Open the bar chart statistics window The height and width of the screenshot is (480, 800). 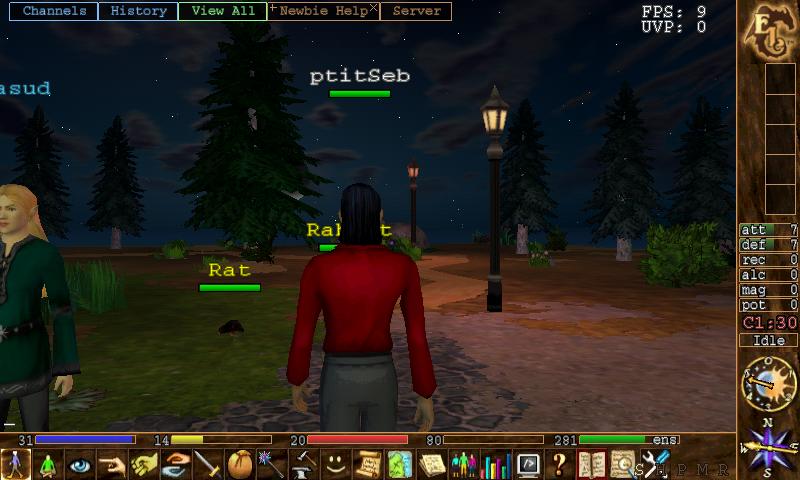pos(496,465)
